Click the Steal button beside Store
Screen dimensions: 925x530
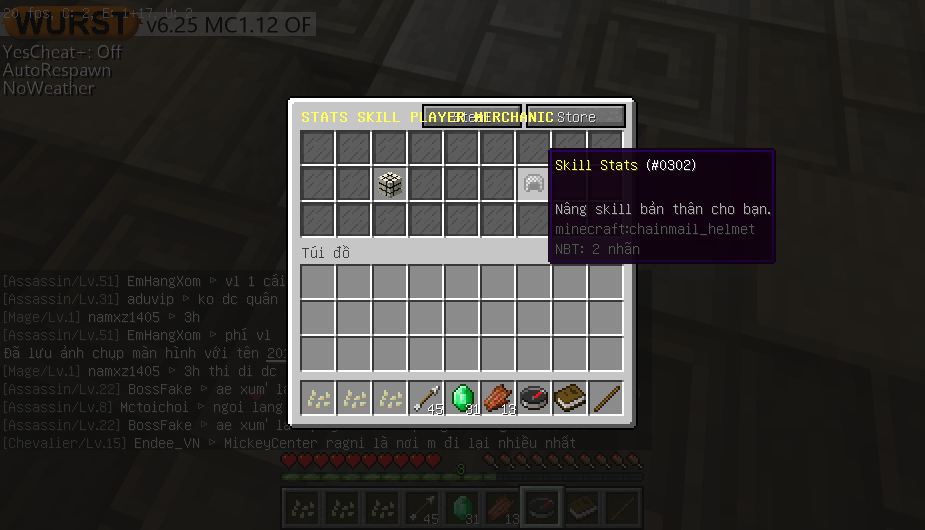coord(471,117)
